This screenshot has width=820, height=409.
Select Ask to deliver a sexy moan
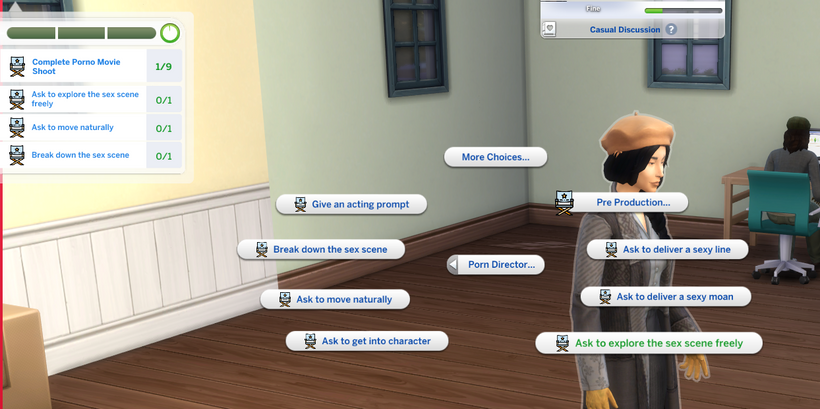[665, 296]
